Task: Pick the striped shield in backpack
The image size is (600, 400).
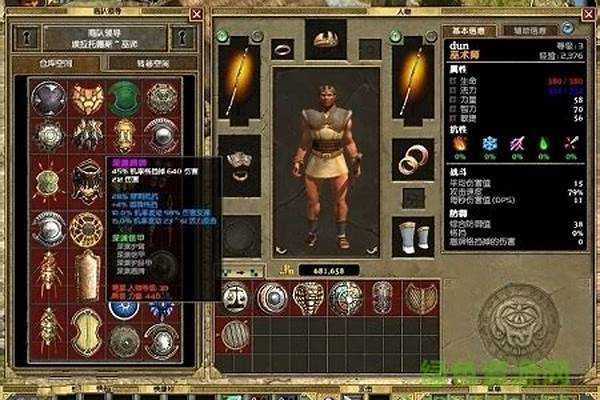Action: point(235,334)
